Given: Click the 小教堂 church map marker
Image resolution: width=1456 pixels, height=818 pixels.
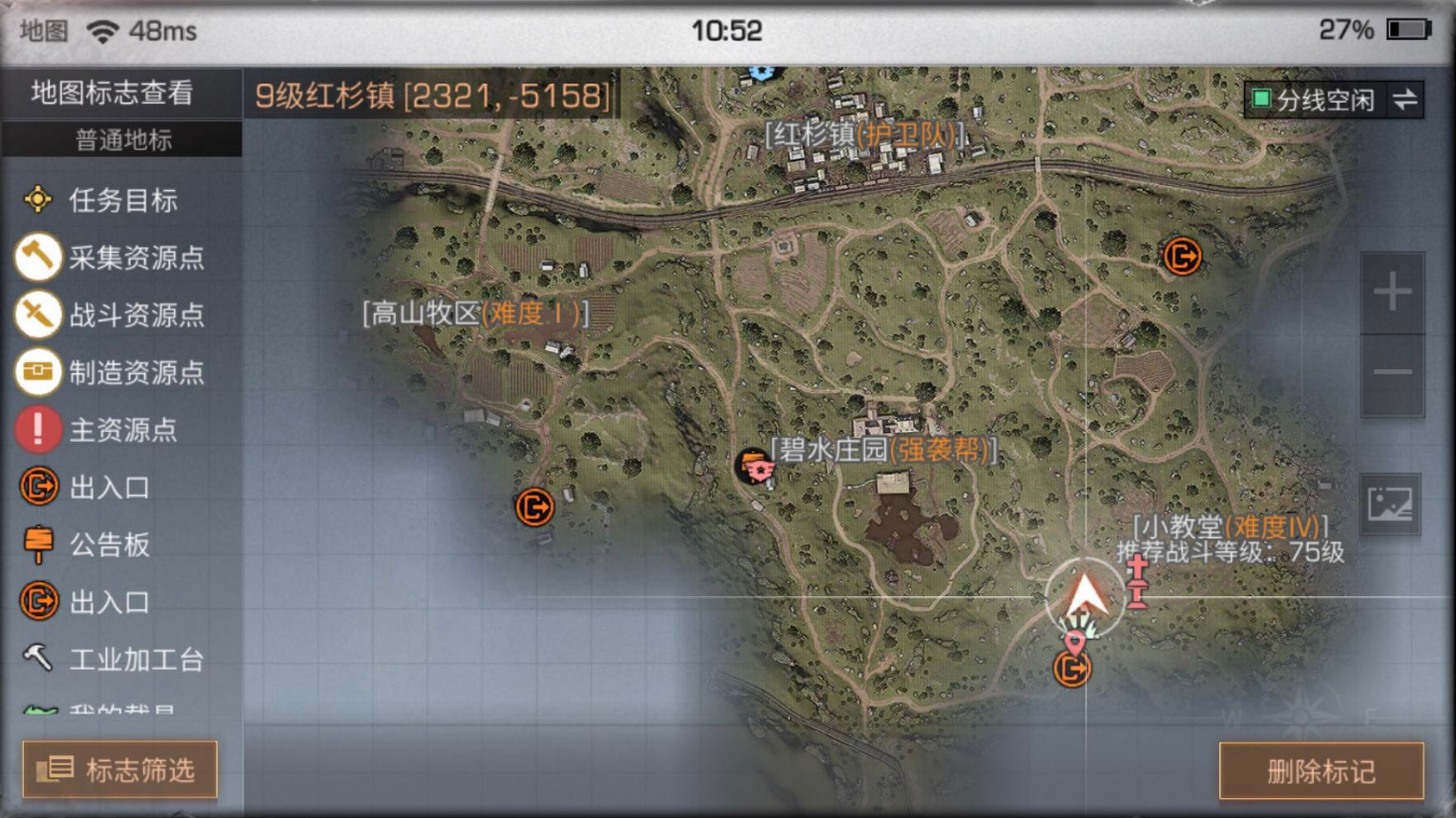Looking at the screenshot, I should [x=1137, y=581].
